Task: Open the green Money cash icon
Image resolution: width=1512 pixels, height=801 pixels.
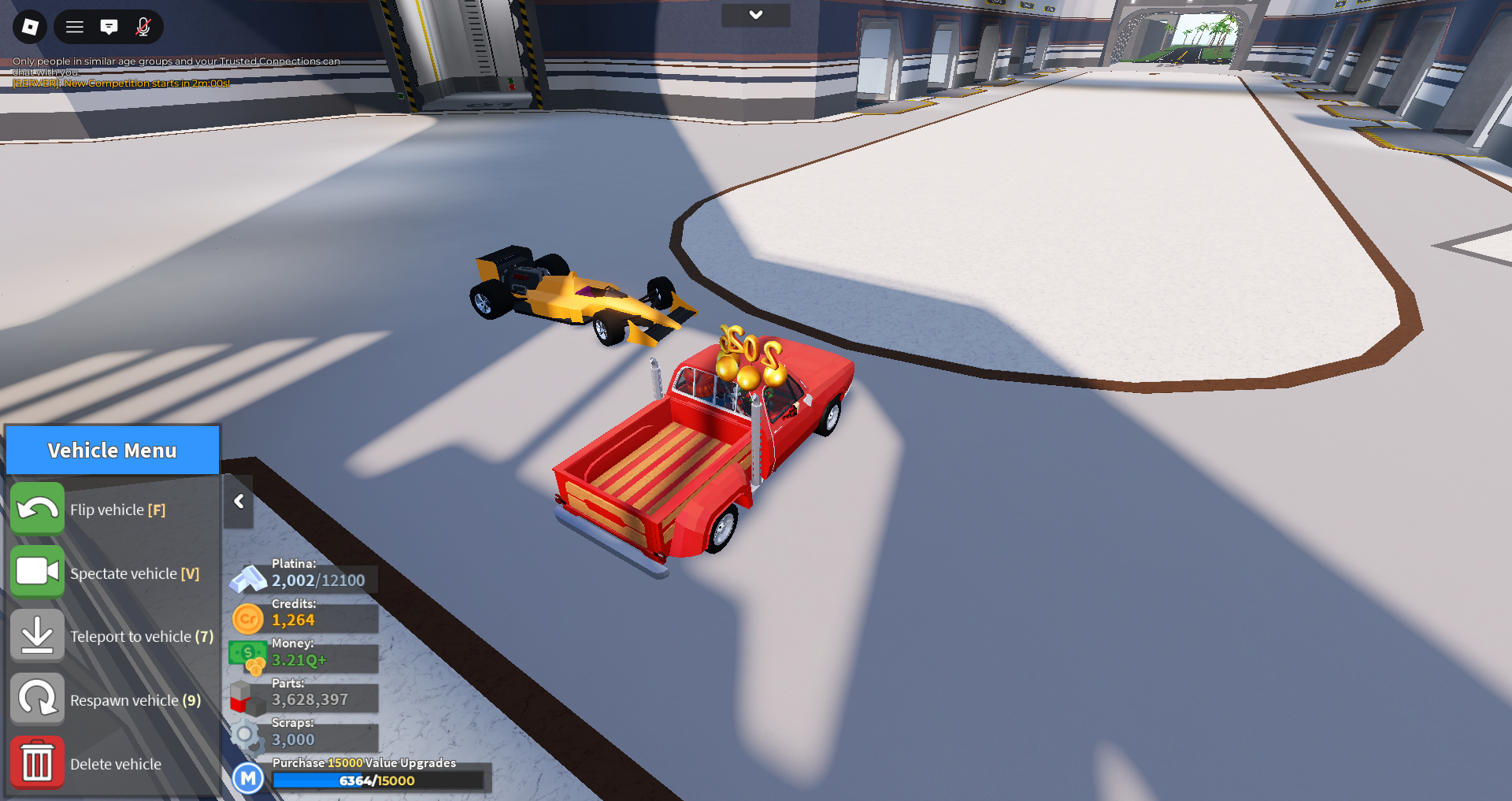Action: click(x=248, y=657)
